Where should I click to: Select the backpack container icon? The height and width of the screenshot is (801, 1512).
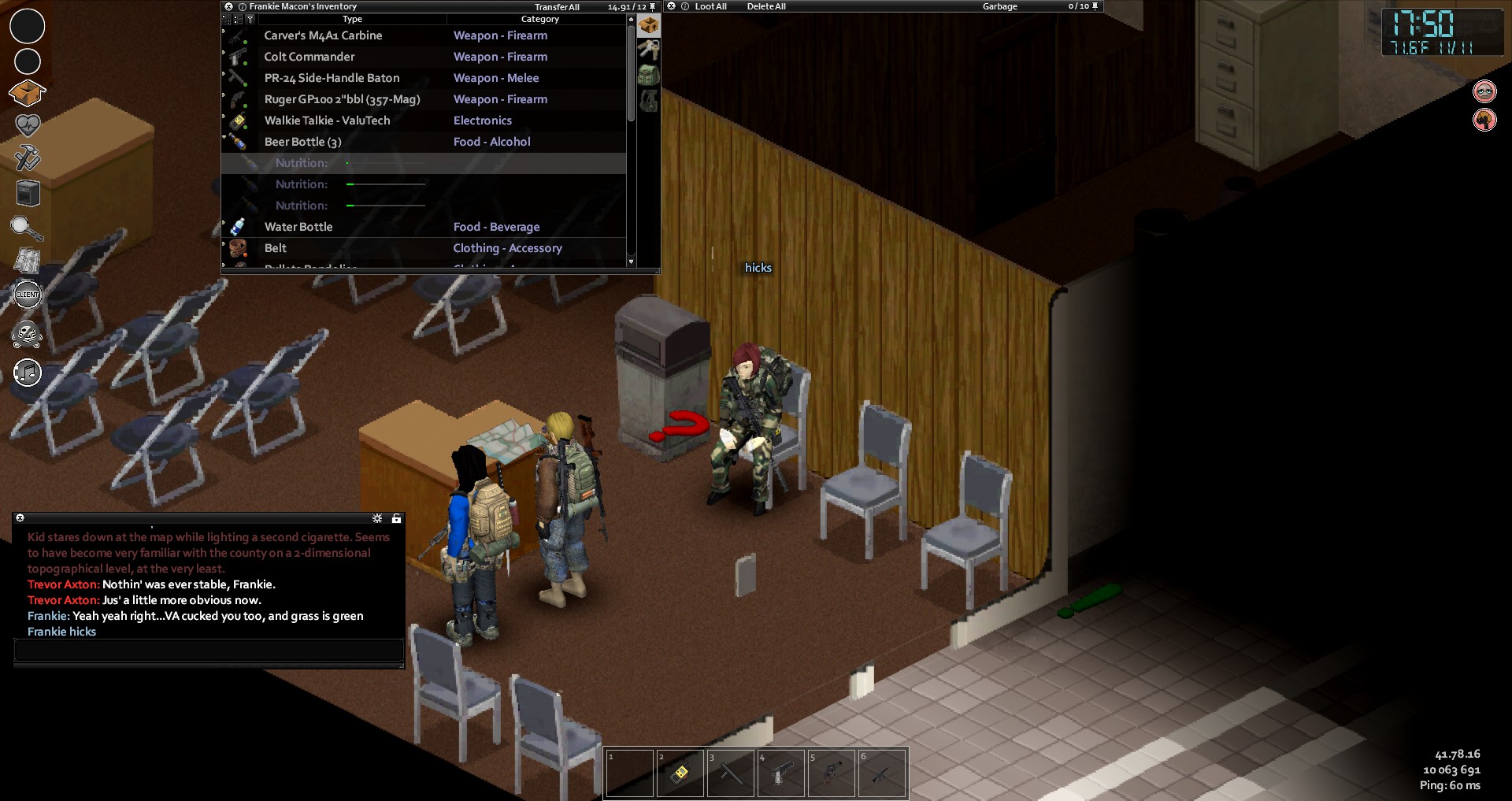click(648, 76)
